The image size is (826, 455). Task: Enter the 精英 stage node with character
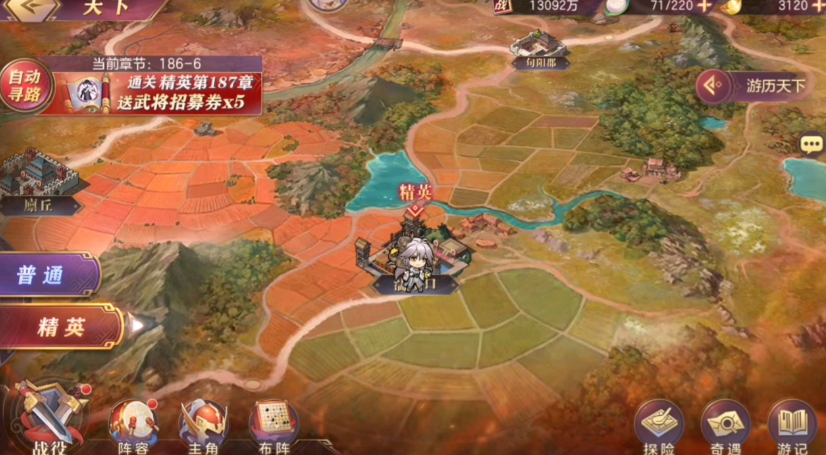pos(414,255)
